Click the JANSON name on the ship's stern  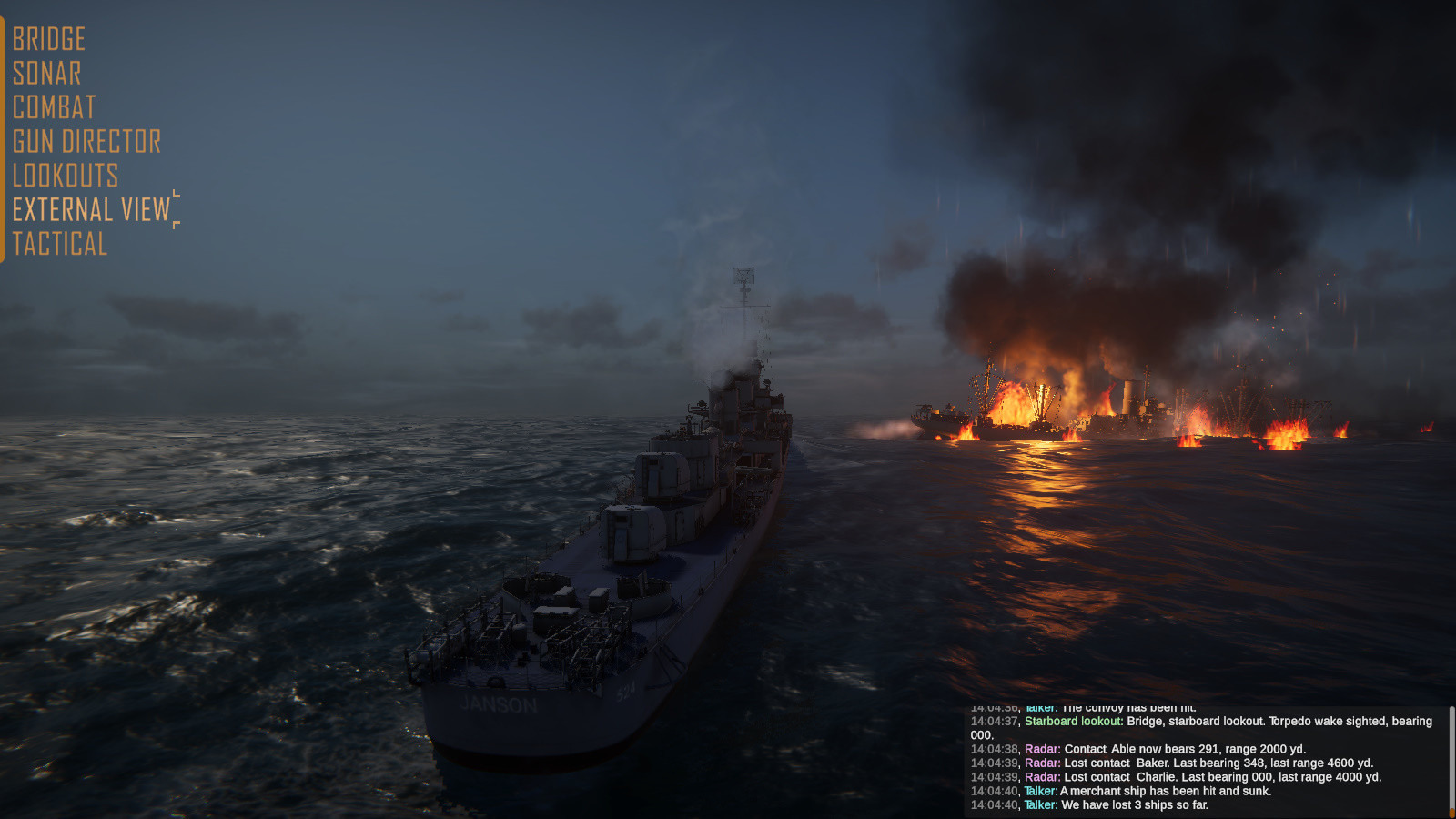point(498,703)
